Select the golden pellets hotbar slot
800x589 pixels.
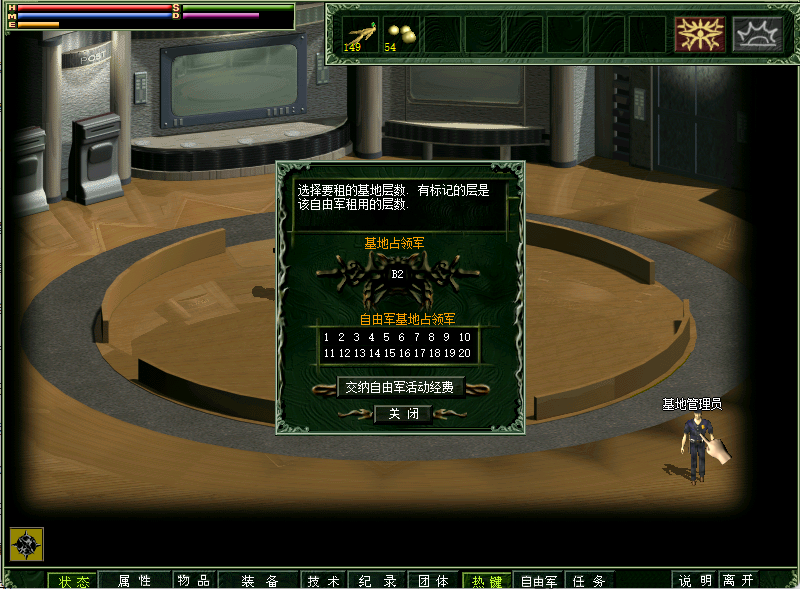[x=401, y=34]
